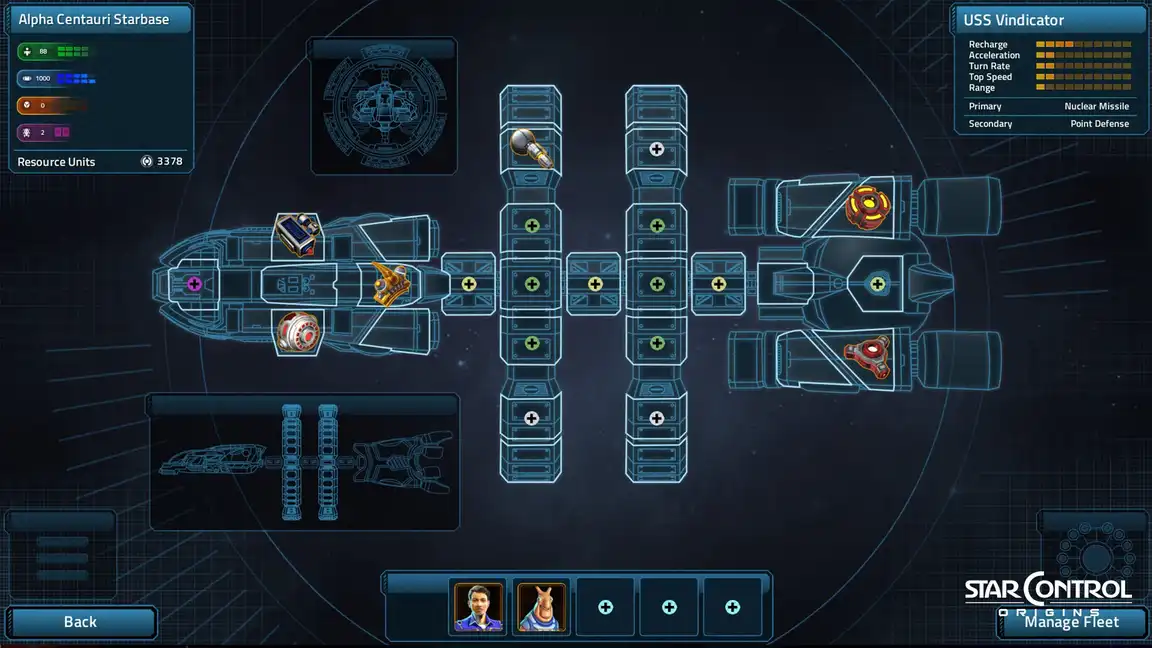This screenshot has width=1152, height=648.
Task: Select the orange and yellow engine module
Action: point(867,206)
